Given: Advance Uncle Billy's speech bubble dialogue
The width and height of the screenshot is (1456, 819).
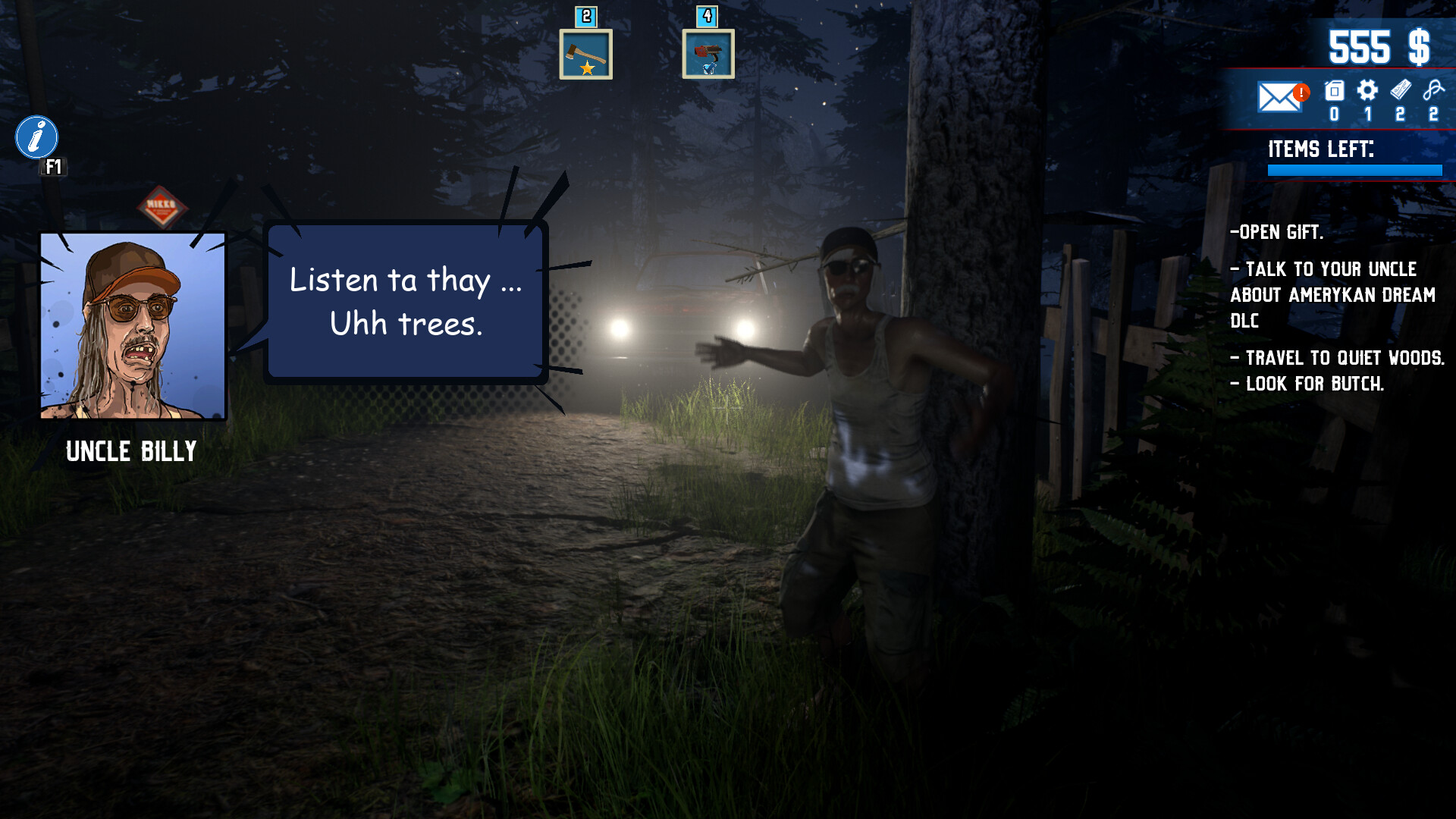Looking at the screenshot, I should tap(406, 302).
